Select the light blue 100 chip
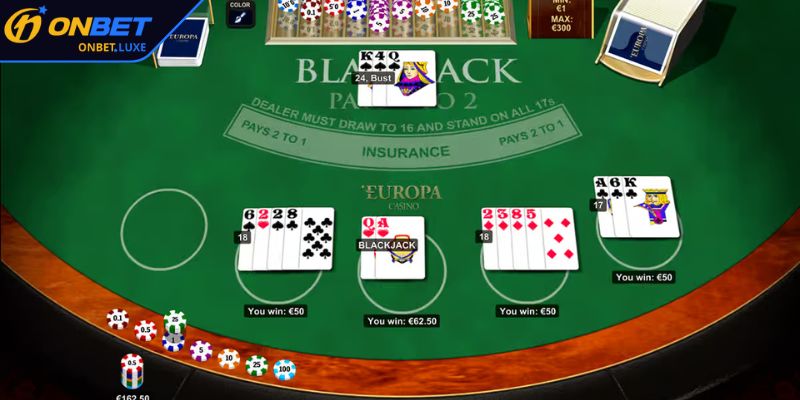The image size is (800, 400). pos(285,369)
